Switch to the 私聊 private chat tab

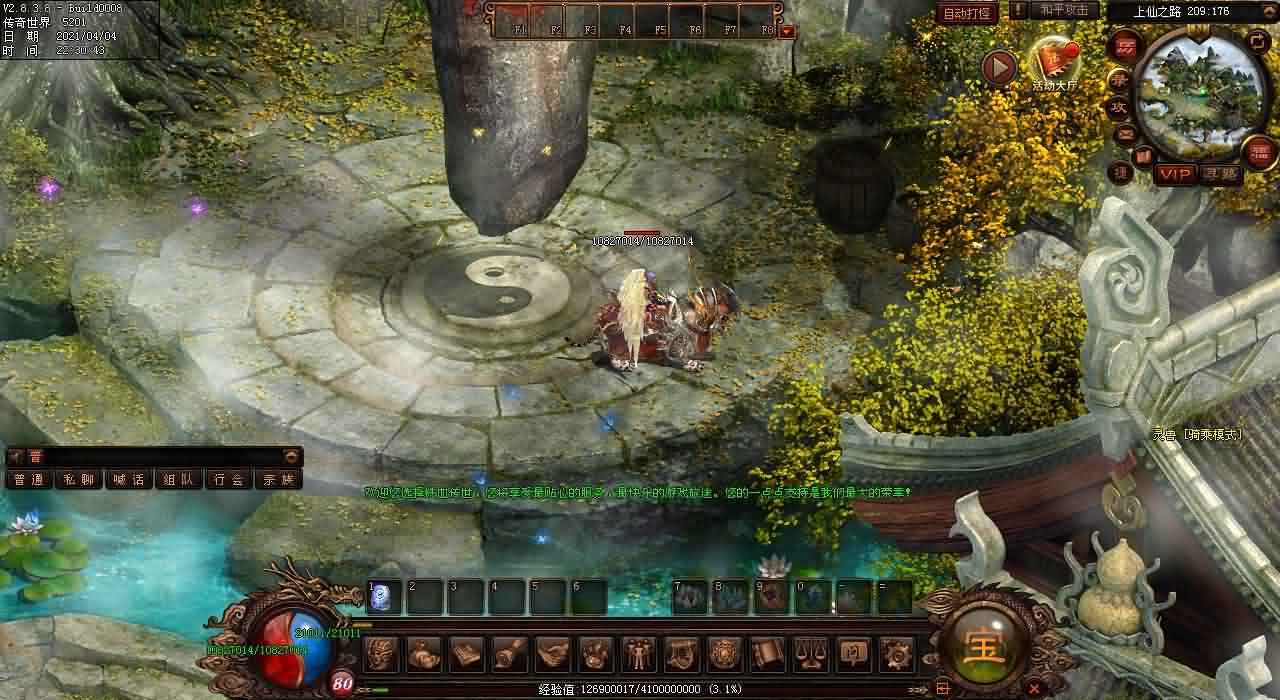click(x=78, y=479)
